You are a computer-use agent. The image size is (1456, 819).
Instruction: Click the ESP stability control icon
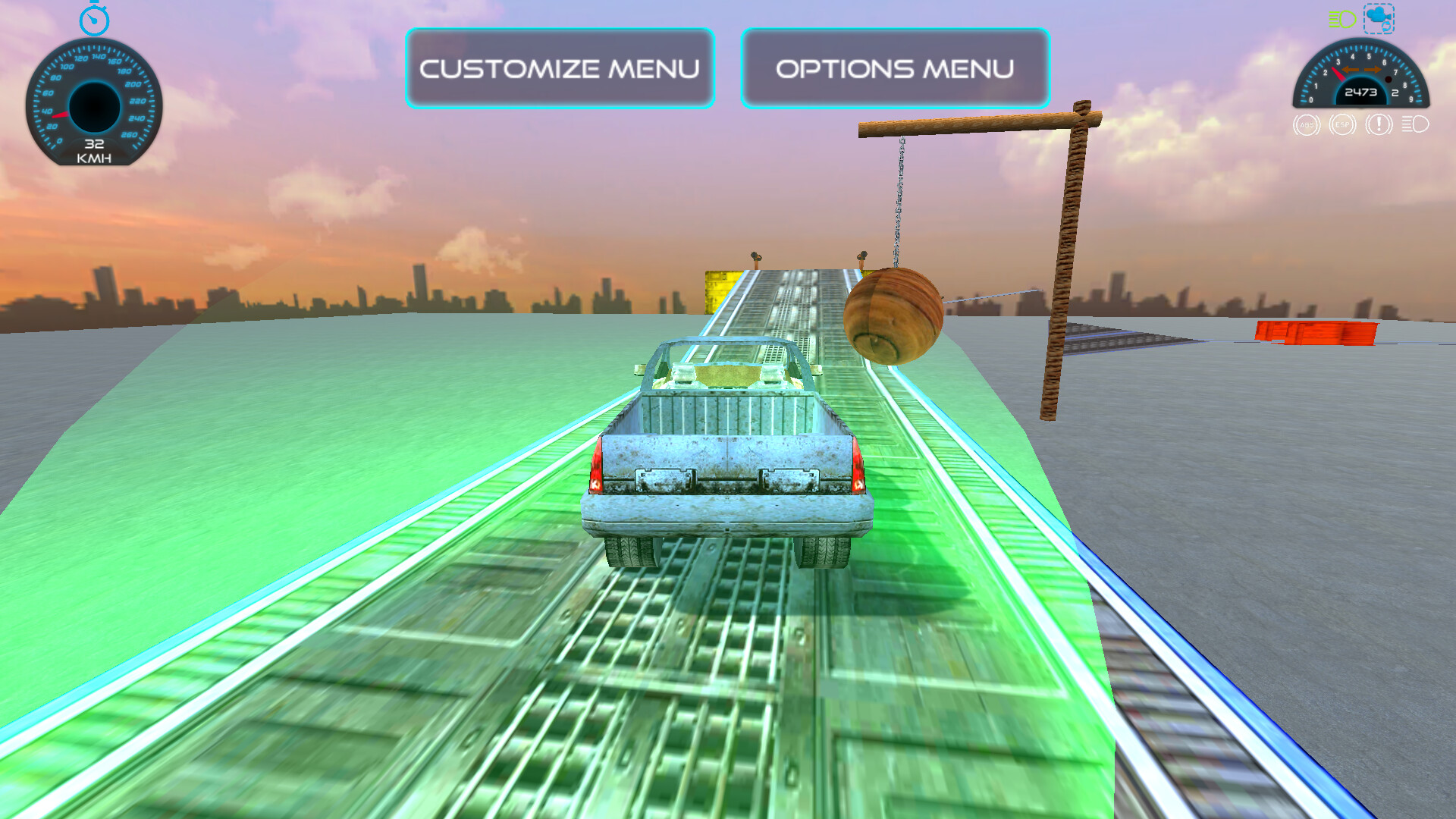coord(1341,125)
